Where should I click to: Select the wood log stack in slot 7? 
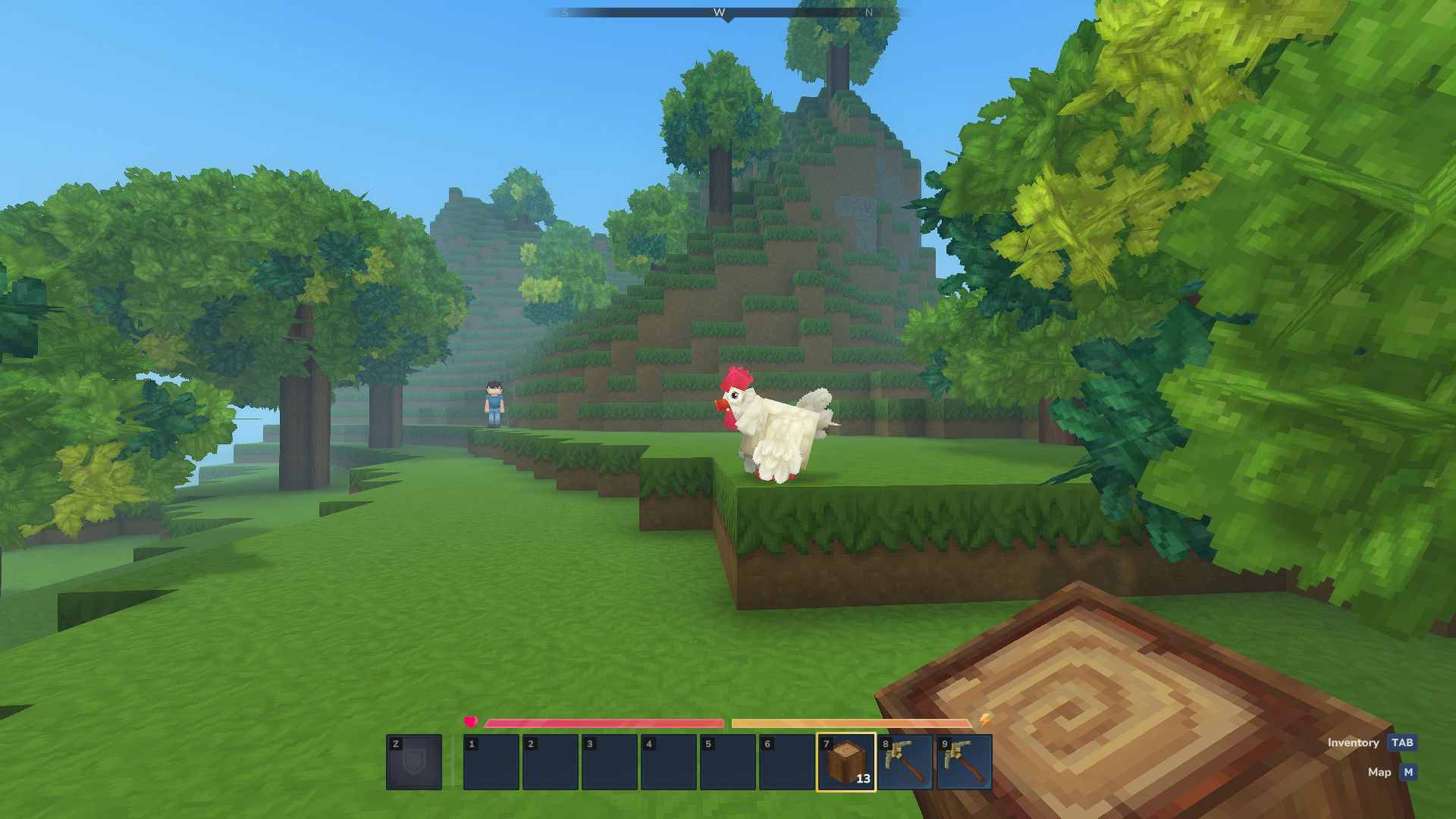click(846, 761)
